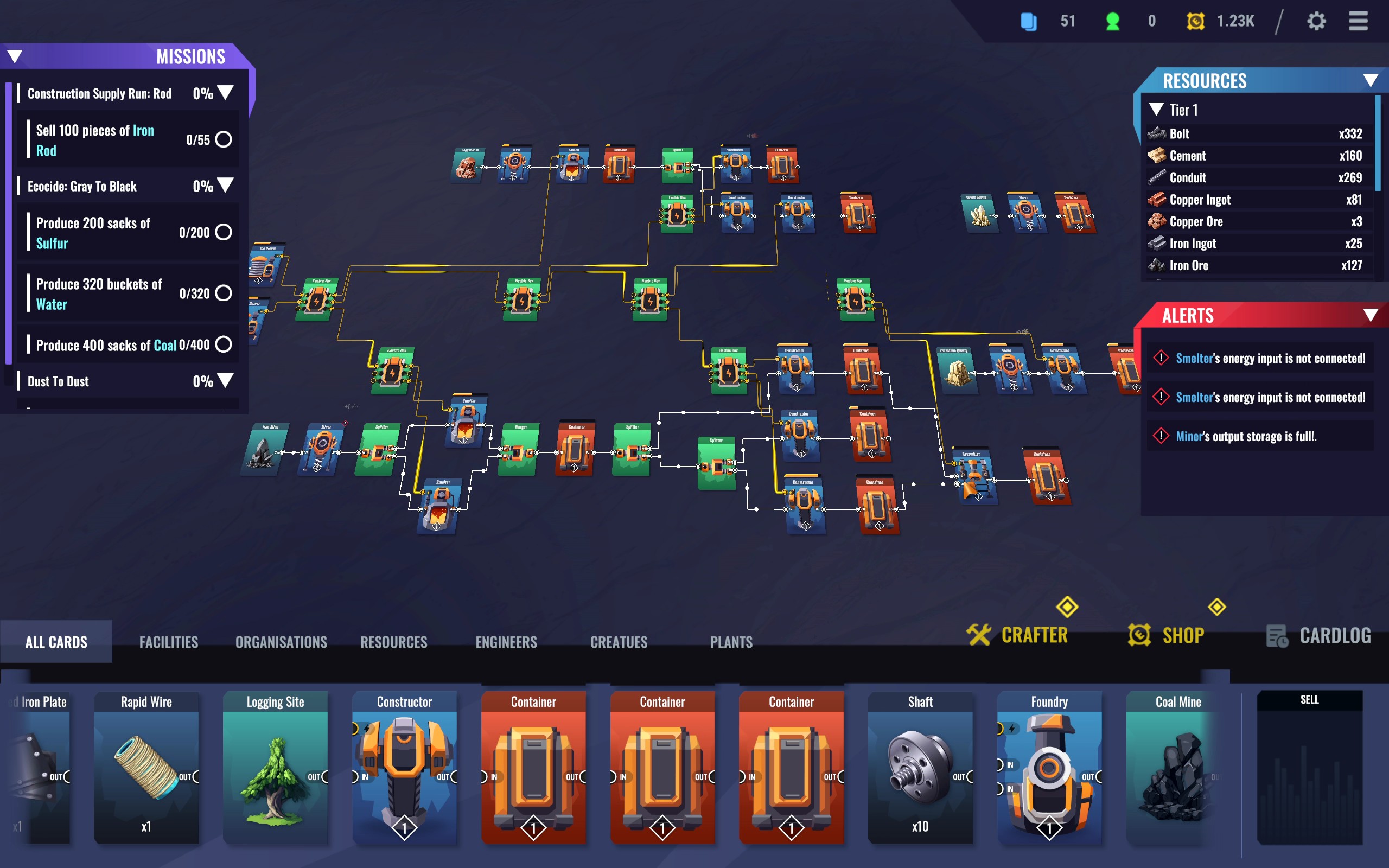Open the Crafter
Screen dimensions: 1389x868
click(1018, 635)
